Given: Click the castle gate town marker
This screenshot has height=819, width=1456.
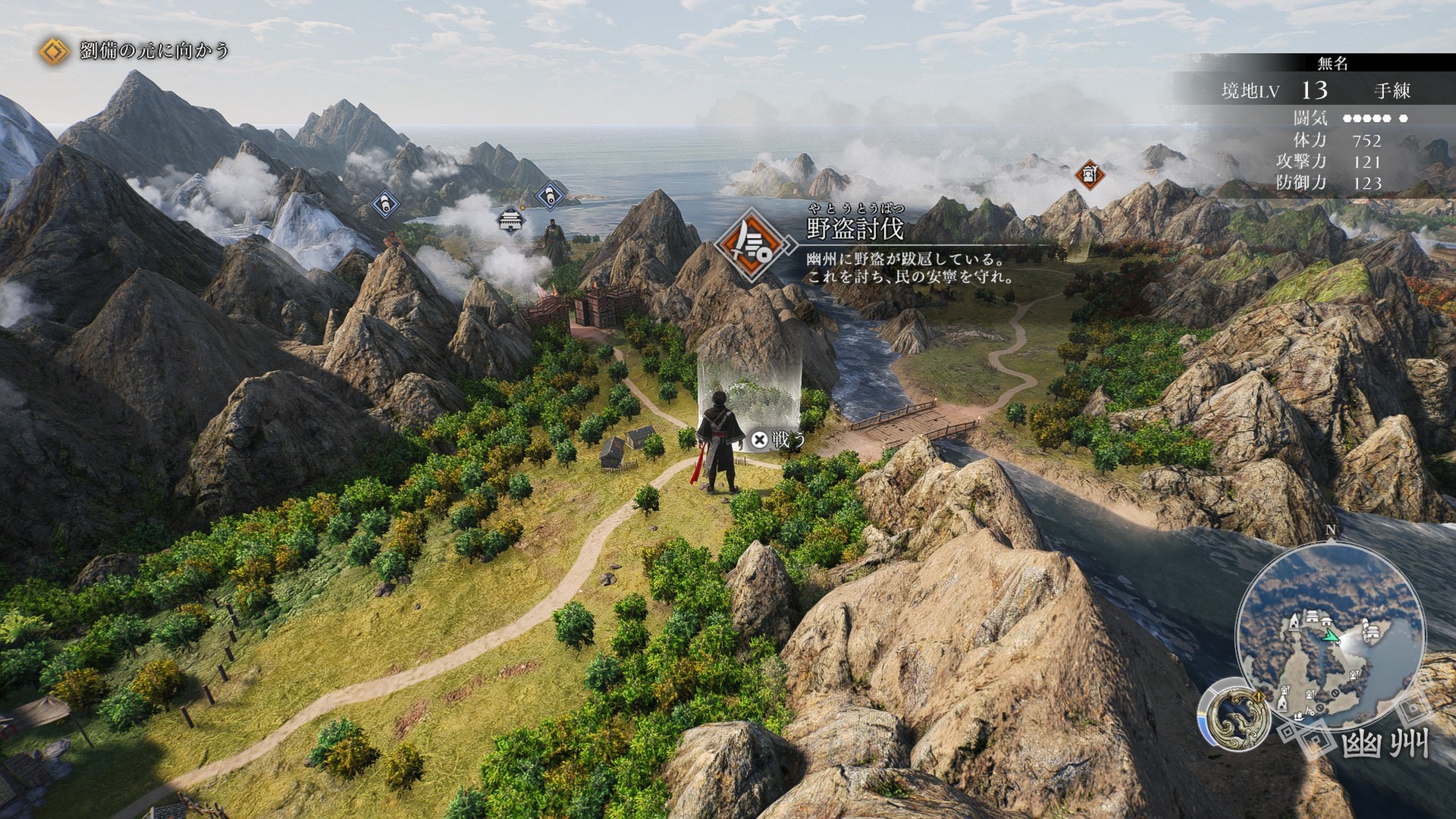Looking at the screenshot, I should [510, 221].
